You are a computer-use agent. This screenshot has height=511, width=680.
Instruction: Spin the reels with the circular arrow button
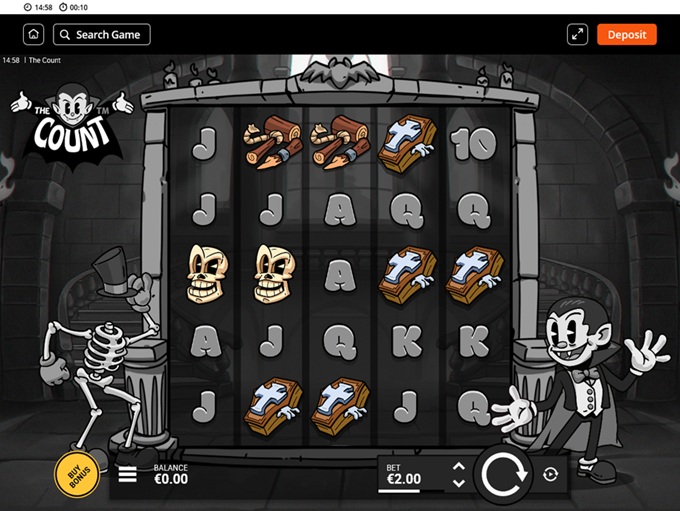click(x=504, y=474)
